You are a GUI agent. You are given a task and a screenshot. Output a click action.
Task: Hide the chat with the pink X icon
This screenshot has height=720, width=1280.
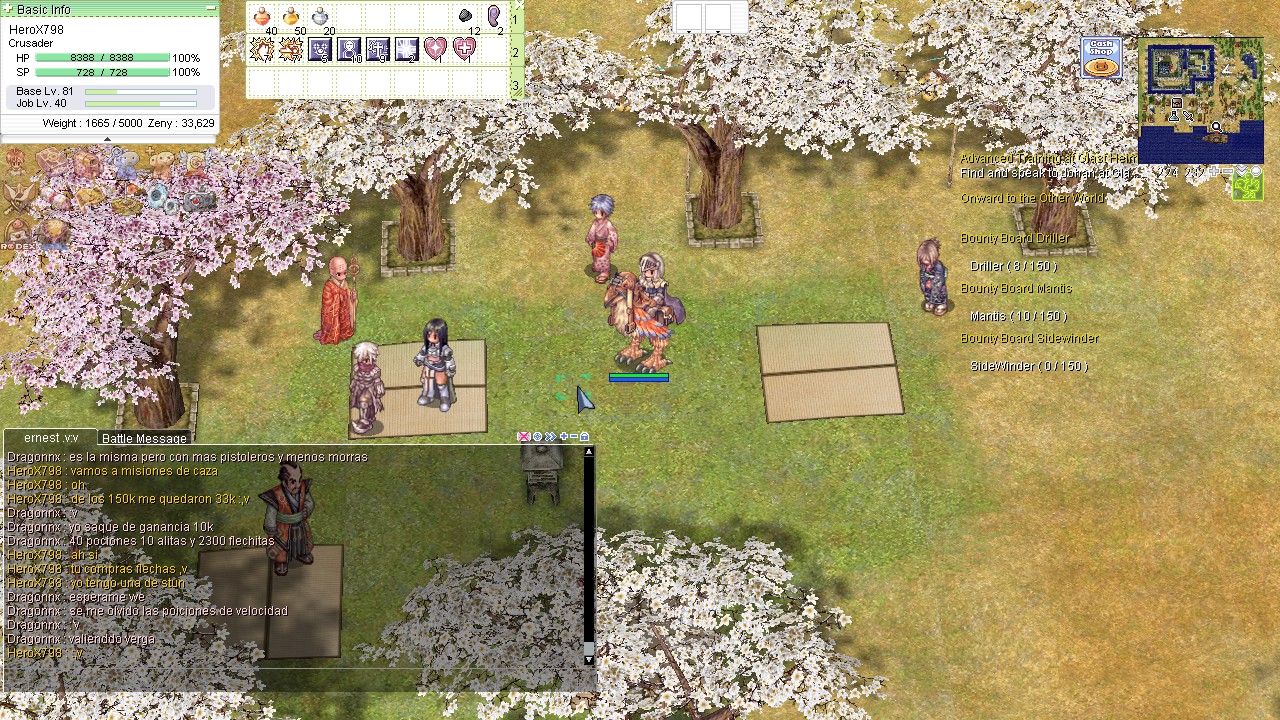point(523,436)
